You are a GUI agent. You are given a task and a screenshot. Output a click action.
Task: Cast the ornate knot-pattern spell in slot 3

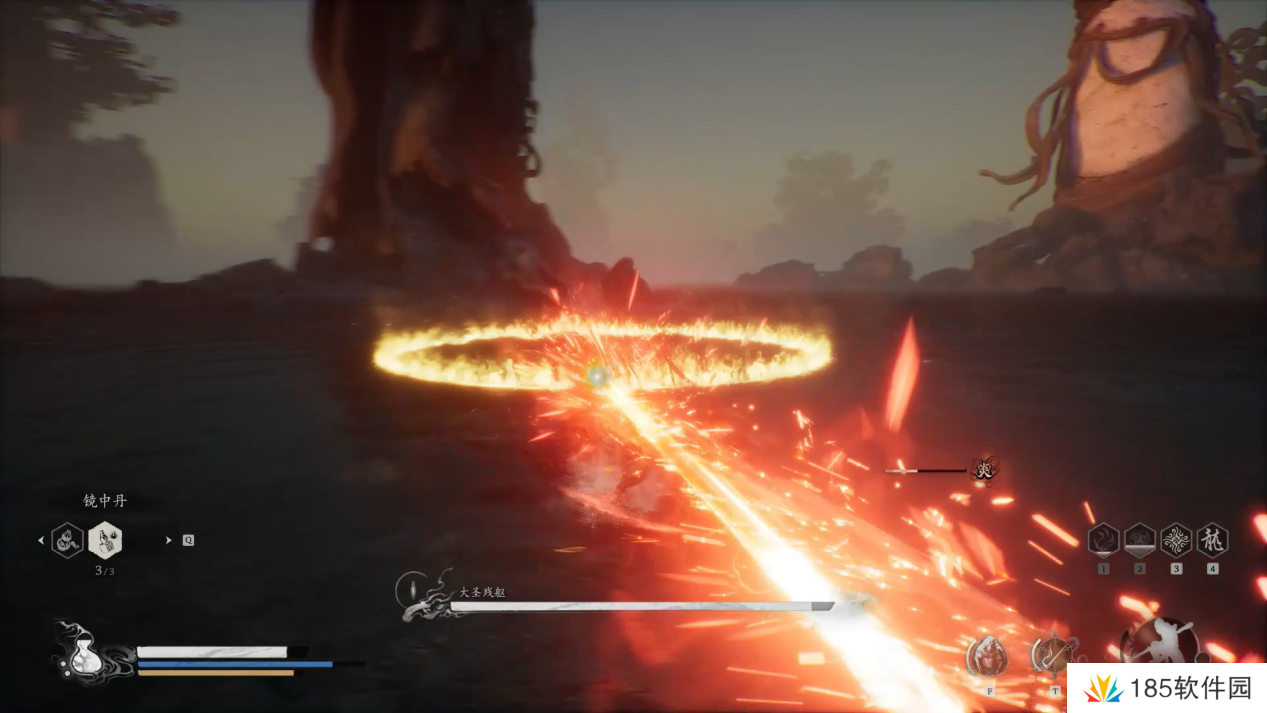1176,540
